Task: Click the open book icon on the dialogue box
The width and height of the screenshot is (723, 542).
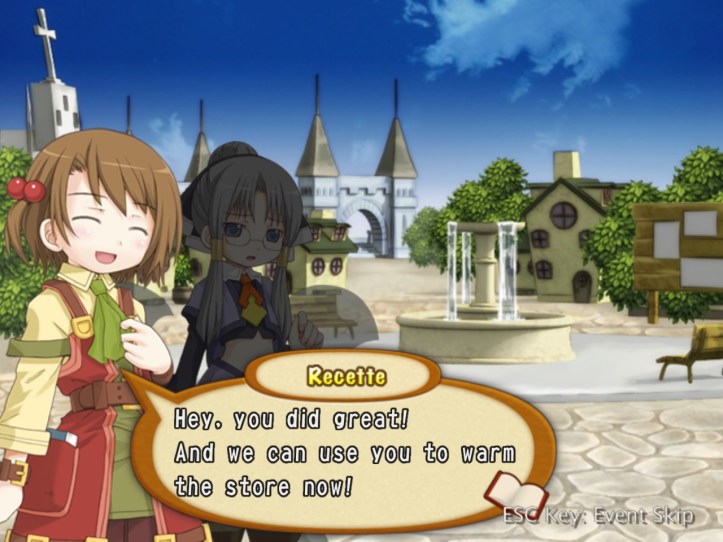Action: (x=514, y=491)
